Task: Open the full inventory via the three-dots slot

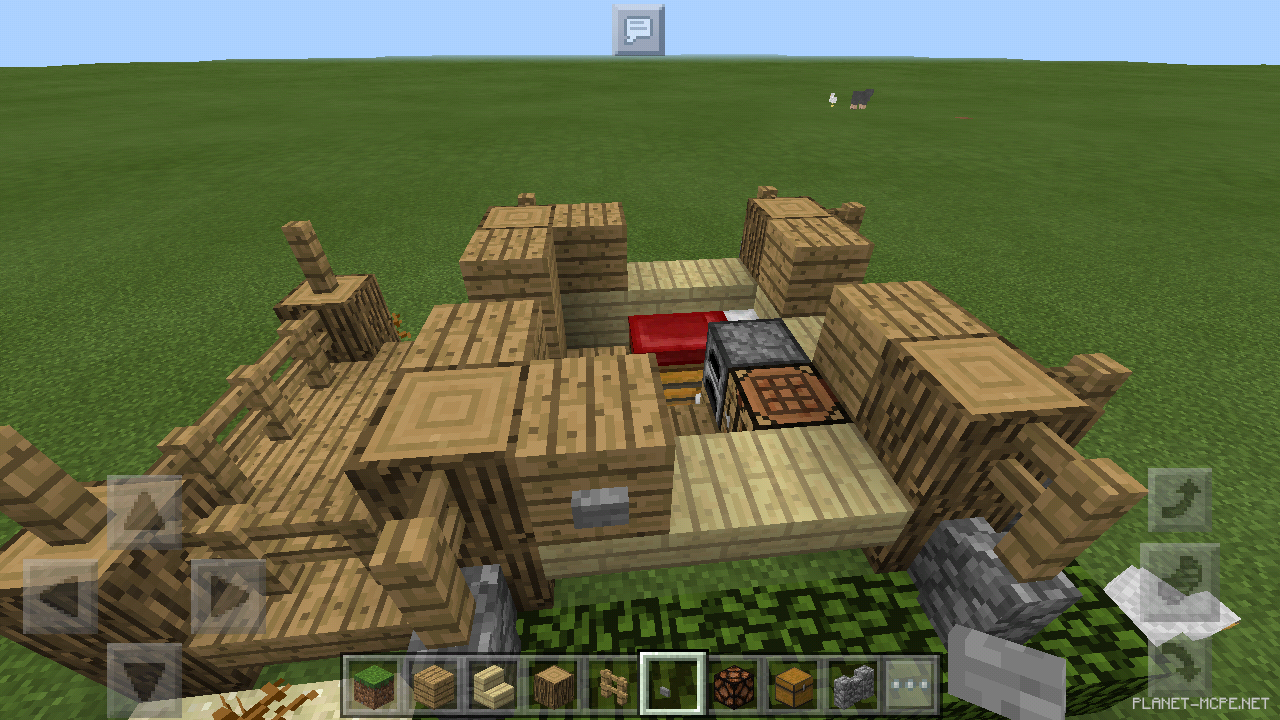Action: click(x=912, y=685)
